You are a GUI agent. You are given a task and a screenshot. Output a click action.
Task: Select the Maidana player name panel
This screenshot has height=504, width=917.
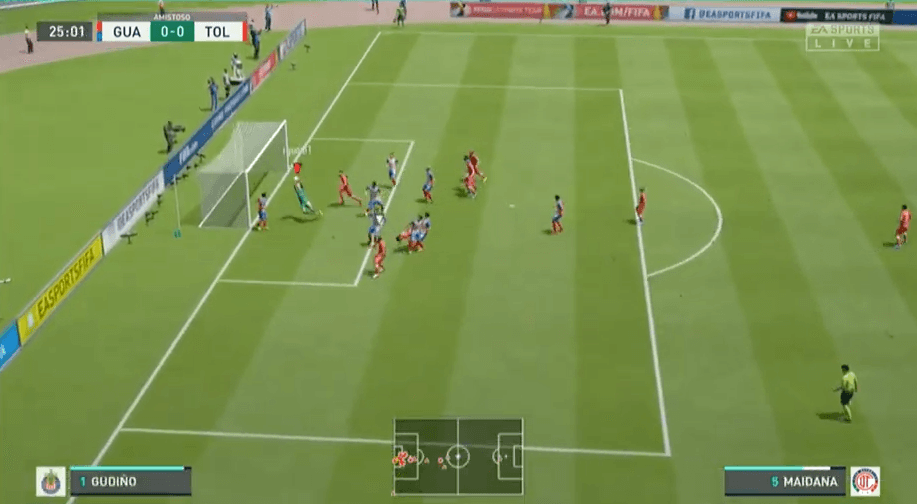click(785, 481)
